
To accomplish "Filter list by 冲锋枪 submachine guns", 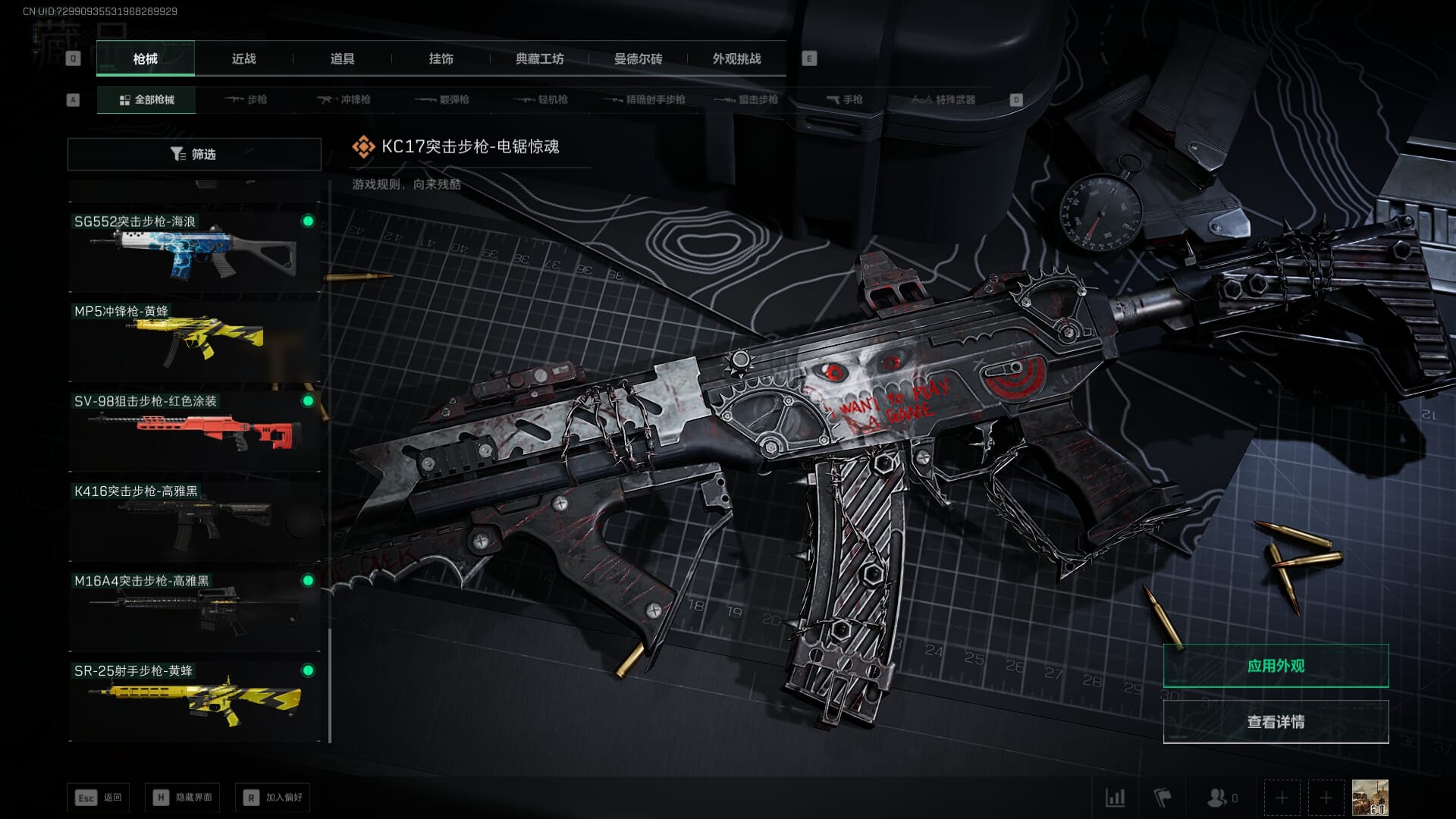I will pos(344,100).
